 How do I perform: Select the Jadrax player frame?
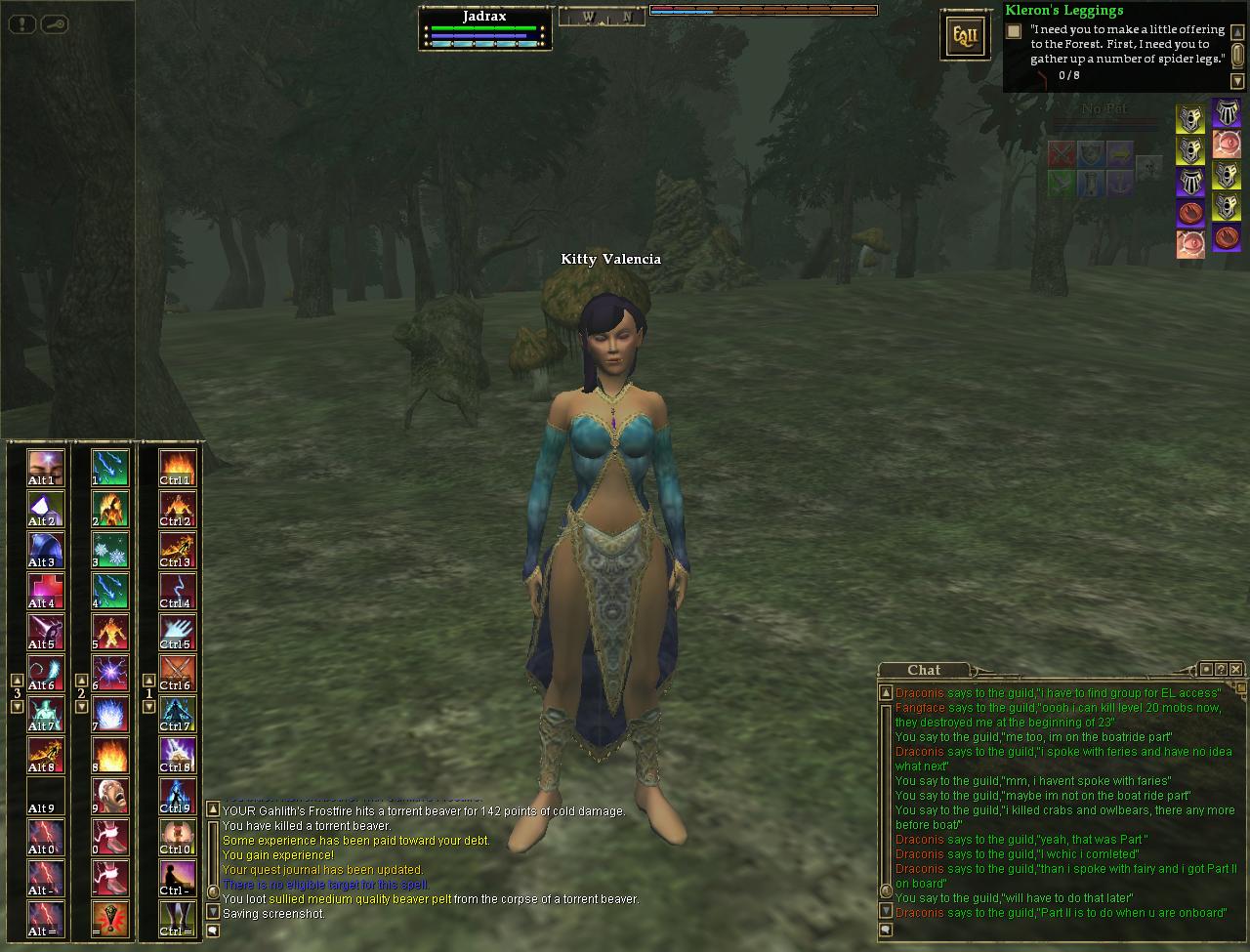[x=484, y=29]
